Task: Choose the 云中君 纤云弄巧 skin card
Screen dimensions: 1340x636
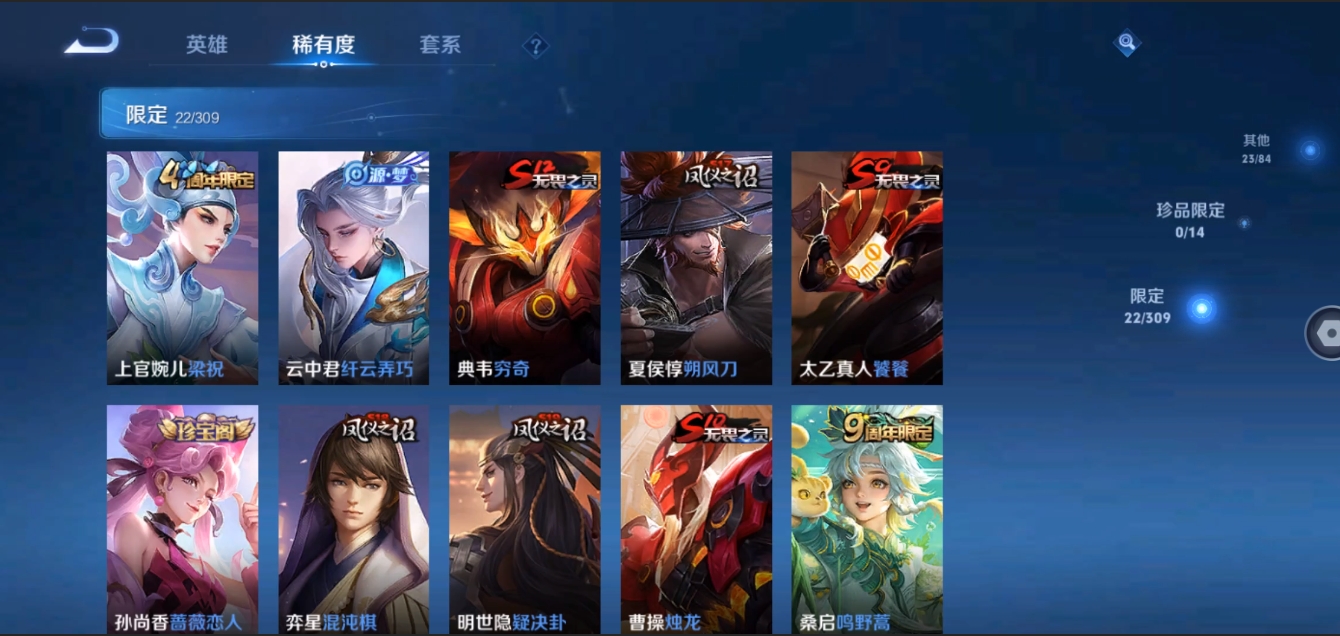Action: pos(353,268)
